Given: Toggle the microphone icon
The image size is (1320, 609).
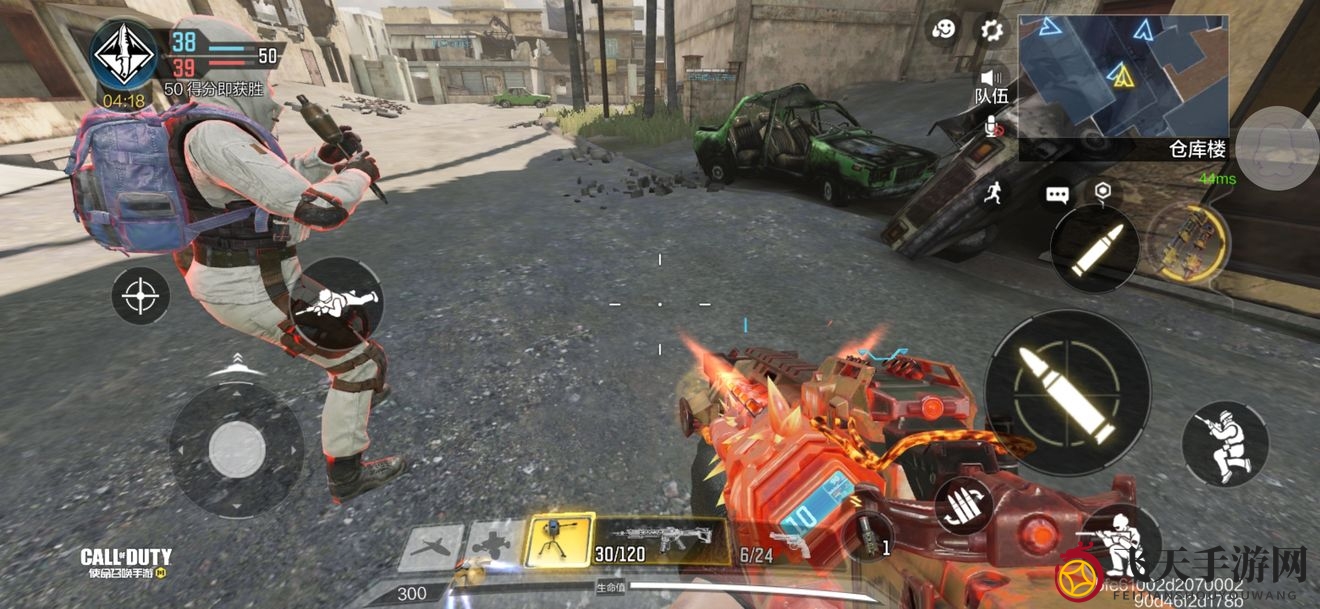Looking at the screenshot, I should click(x=992, y=125).
